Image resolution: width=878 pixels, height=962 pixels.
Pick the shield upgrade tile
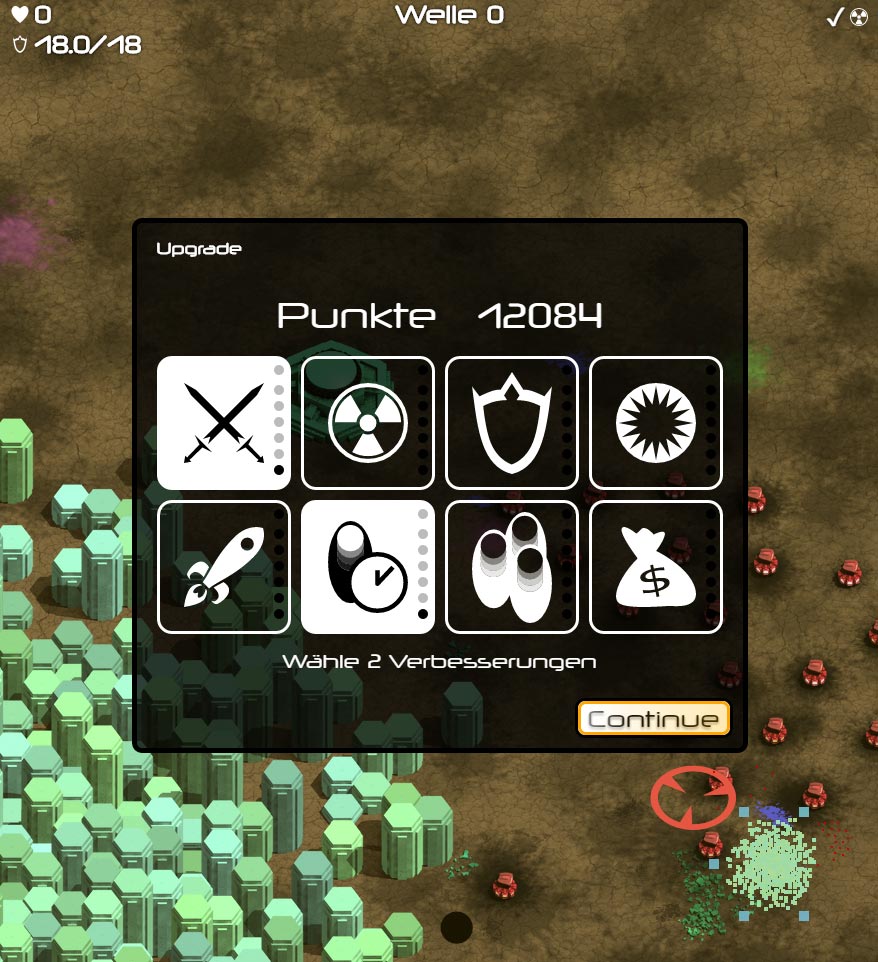point(511,423)
